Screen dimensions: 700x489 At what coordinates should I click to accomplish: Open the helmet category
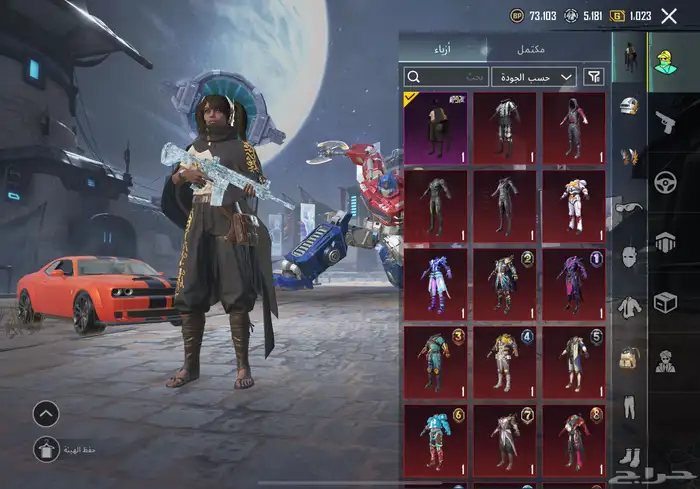click(629, 106)
